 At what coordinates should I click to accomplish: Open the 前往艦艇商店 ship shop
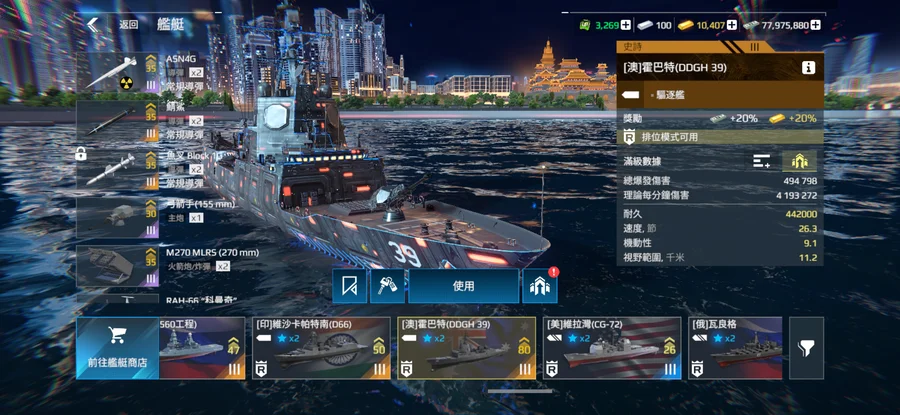116,349
